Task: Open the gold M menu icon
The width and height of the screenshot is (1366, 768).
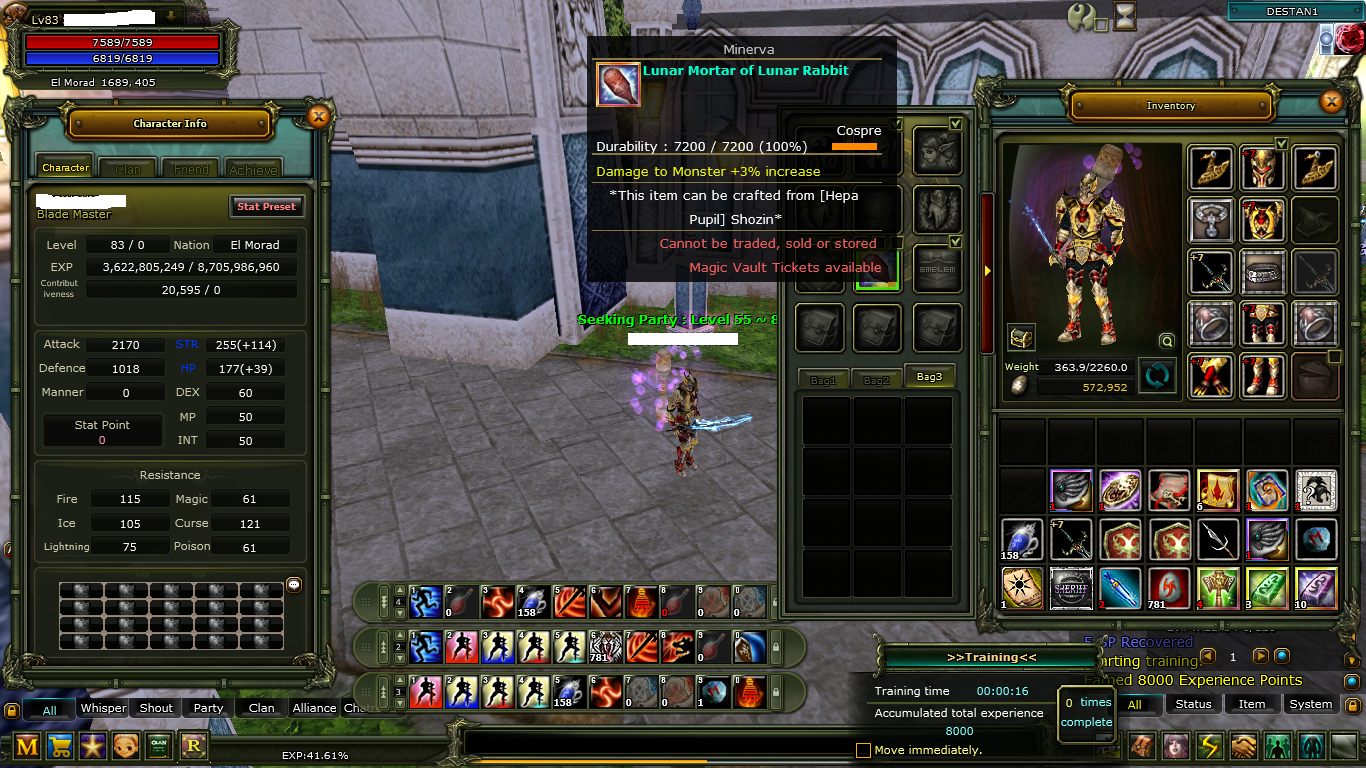Action: (x=27, y=746)
